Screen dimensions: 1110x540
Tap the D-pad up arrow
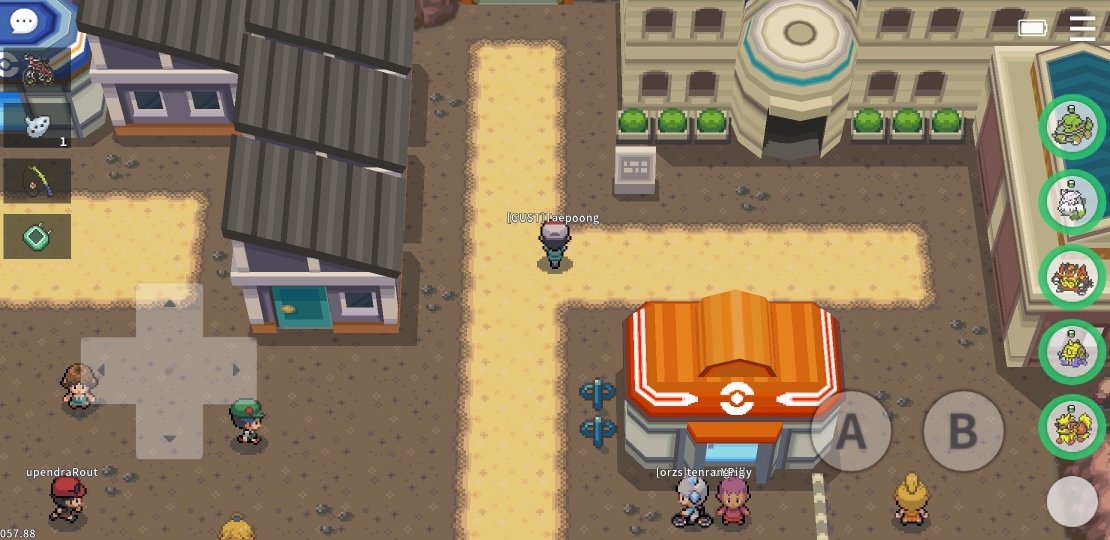(169, 304)
